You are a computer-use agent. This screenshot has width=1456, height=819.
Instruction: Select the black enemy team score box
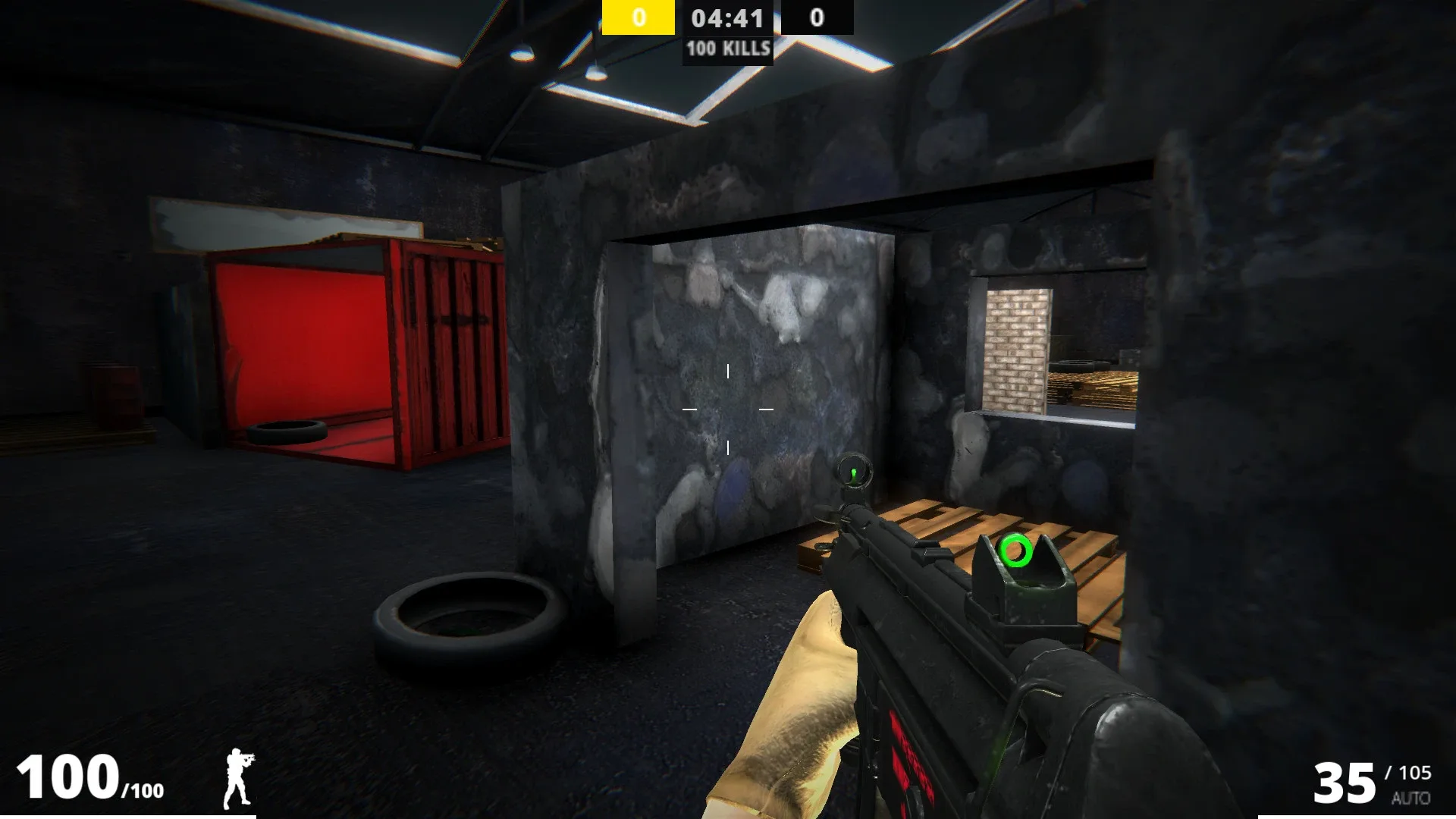click(x=815, y=17)
